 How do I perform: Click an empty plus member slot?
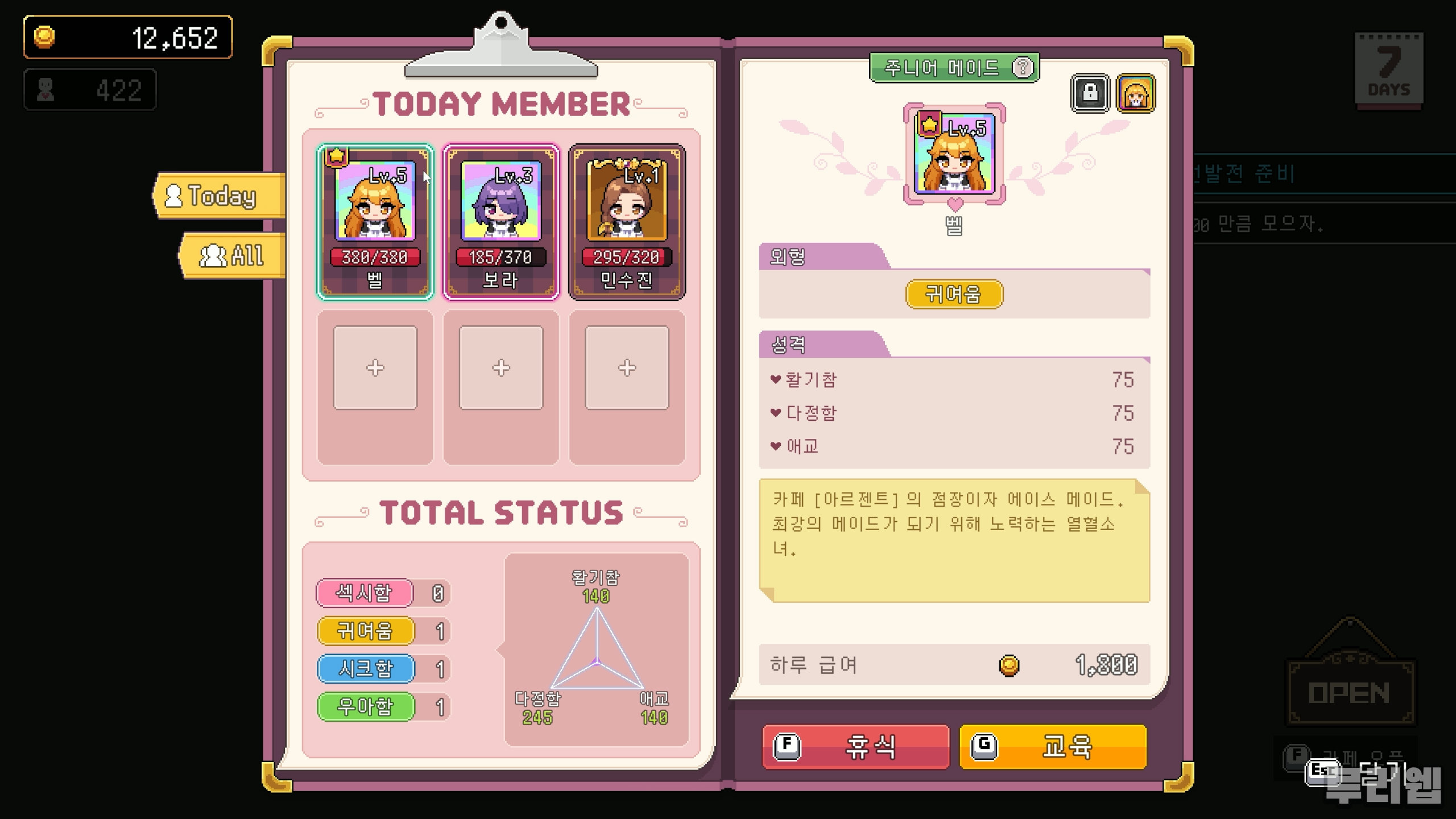[x=374, y=367]
